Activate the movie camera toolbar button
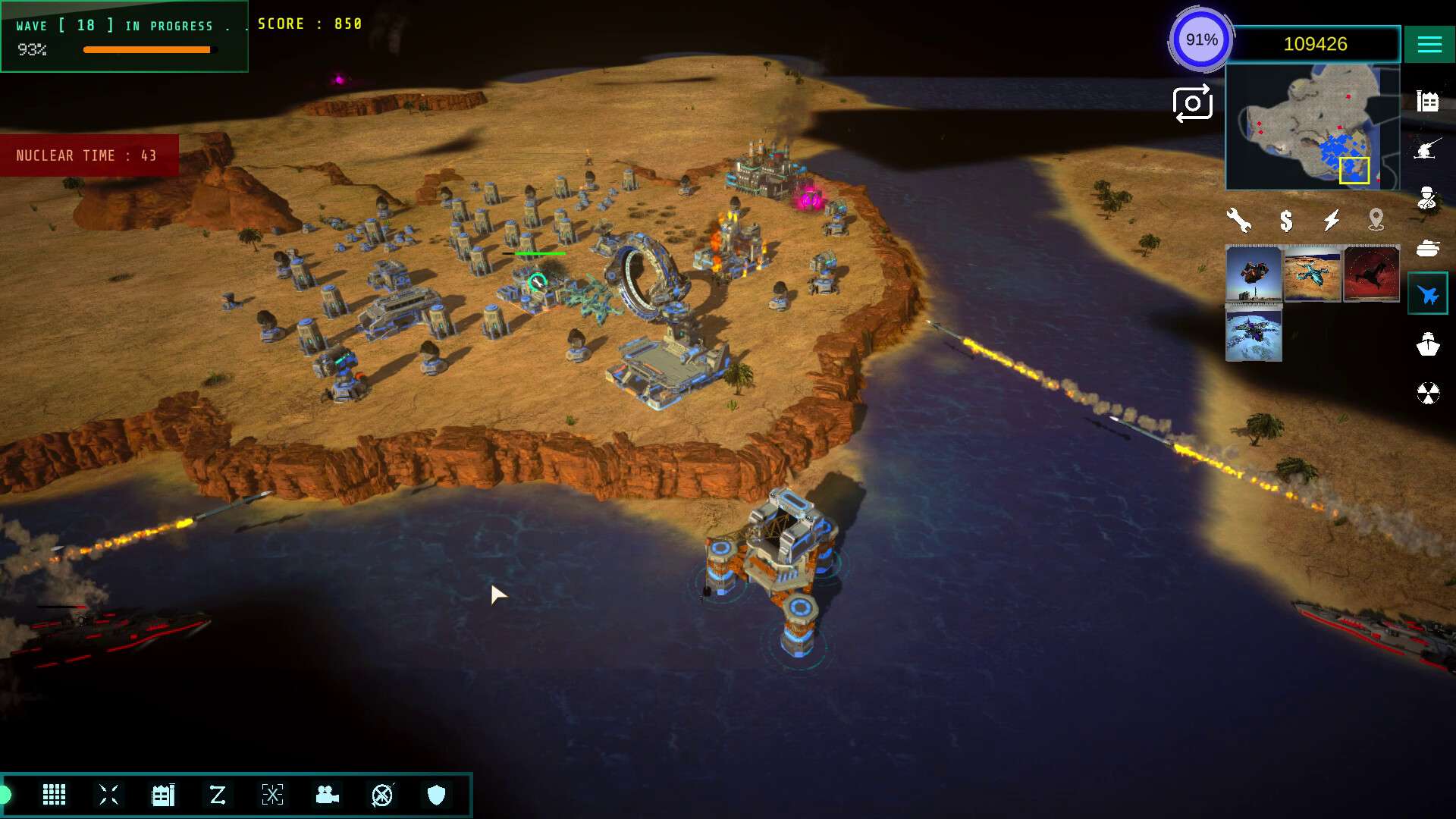Screen dimensions: 1456x819 click(327, 795)
